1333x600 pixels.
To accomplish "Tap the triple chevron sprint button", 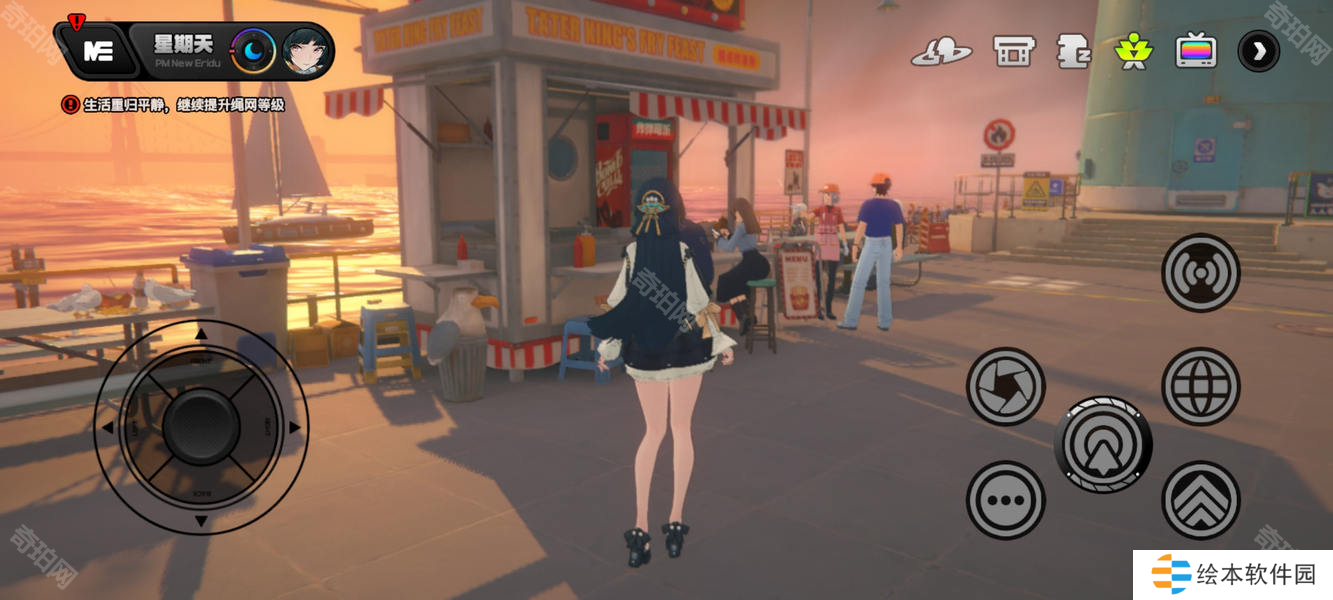I will point(1200,500).
